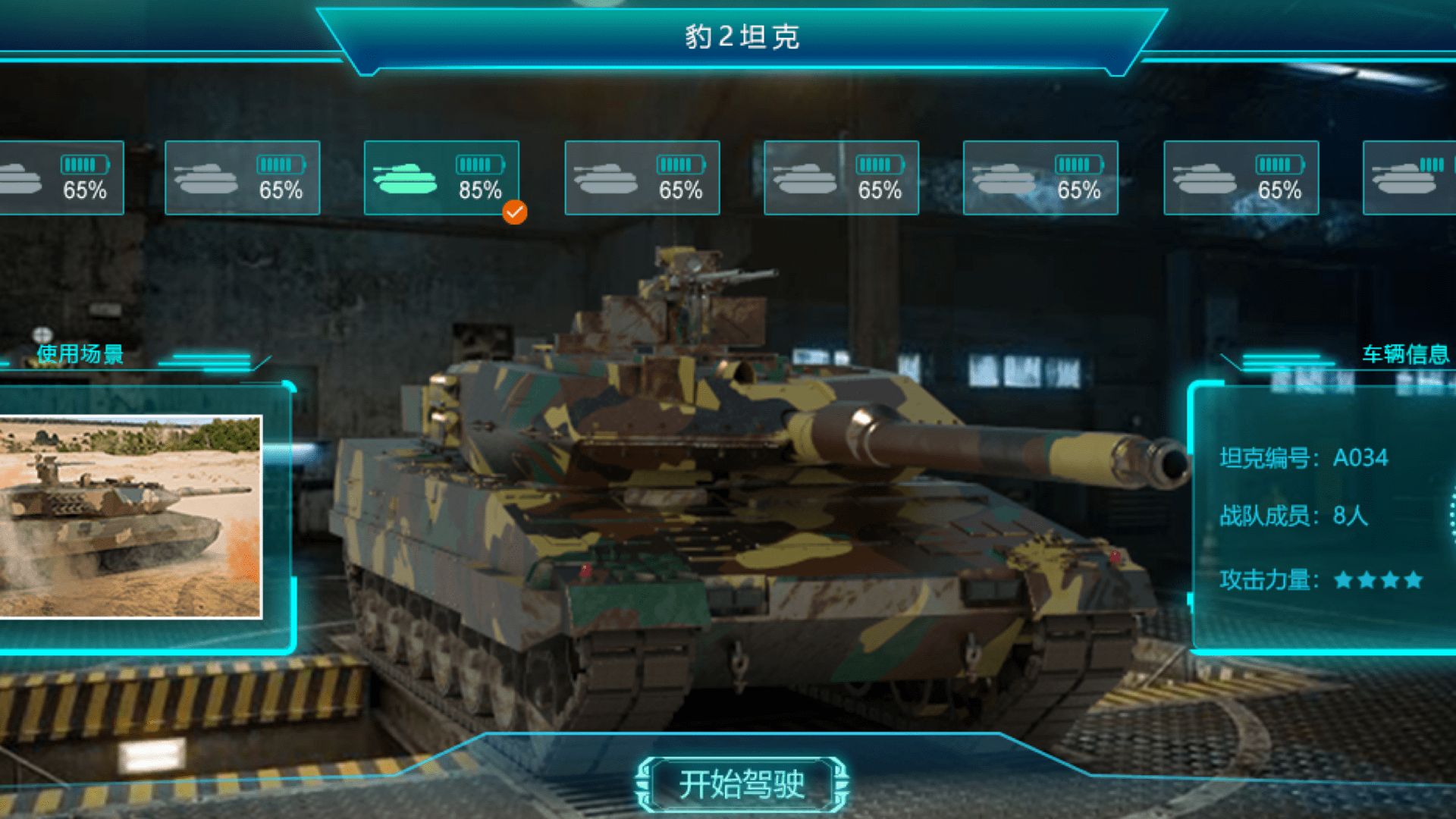This screenshot has width=1456, height=819.
Task: Tap the fourth star under 攻击力量
Action: 1415,577
